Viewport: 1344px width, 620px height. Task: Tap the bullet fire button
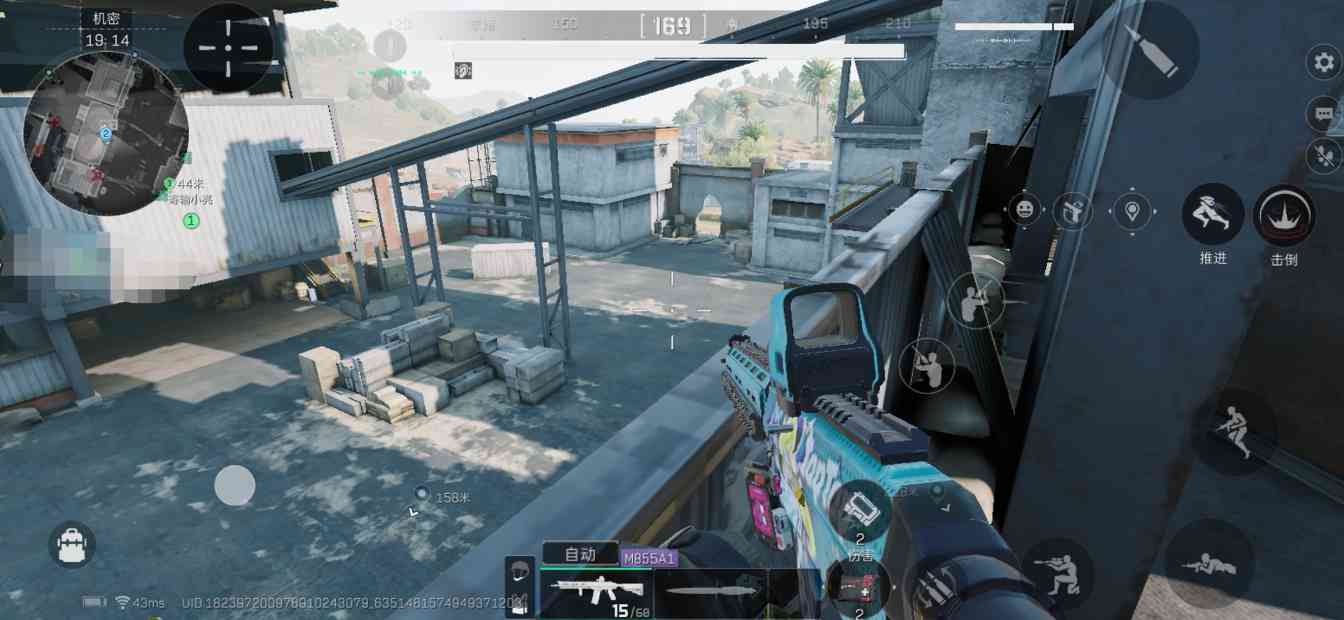[x=1149, y=49]
